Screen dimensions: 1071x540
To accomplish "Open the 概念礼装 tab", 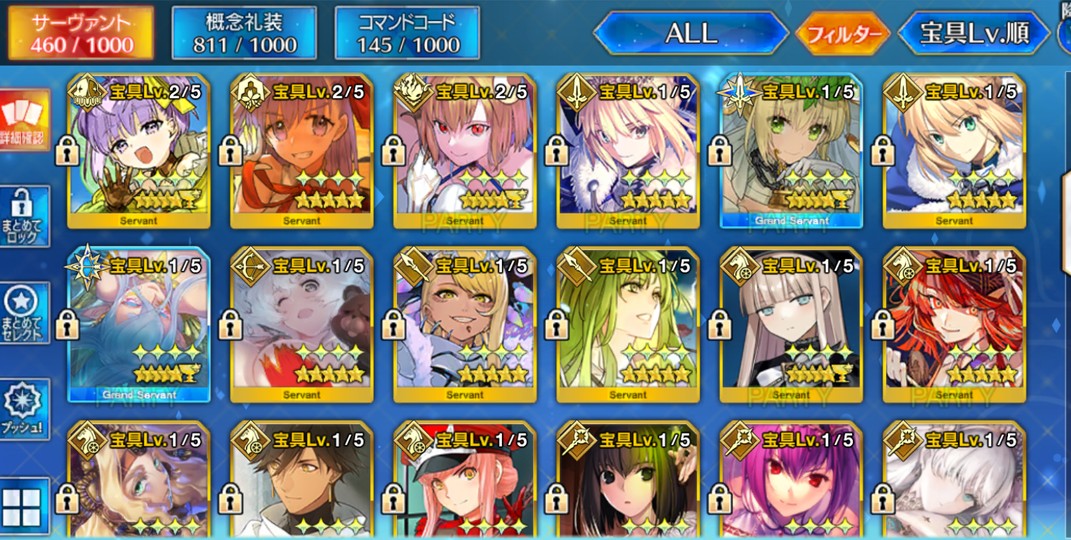I will point(244,33).
